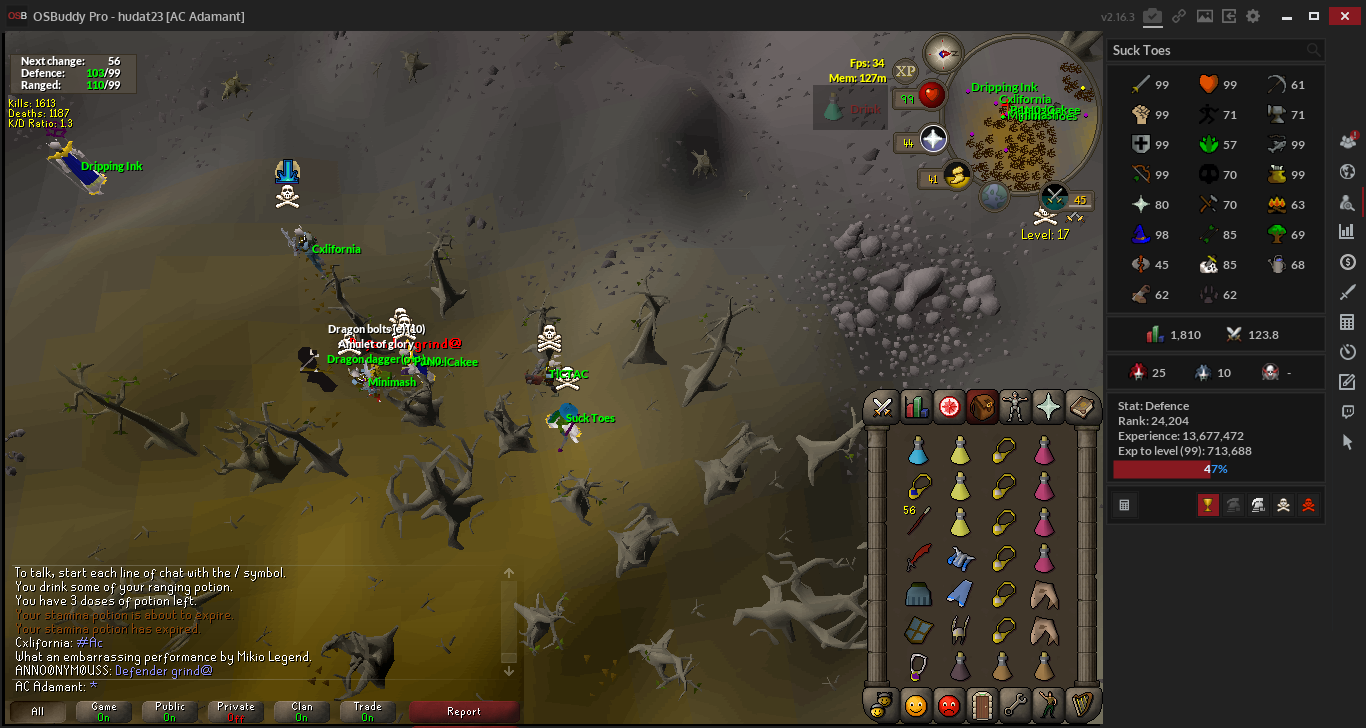Switch to the Skills tab
This screenshot has height=728, width=1366.
[916, 407]
